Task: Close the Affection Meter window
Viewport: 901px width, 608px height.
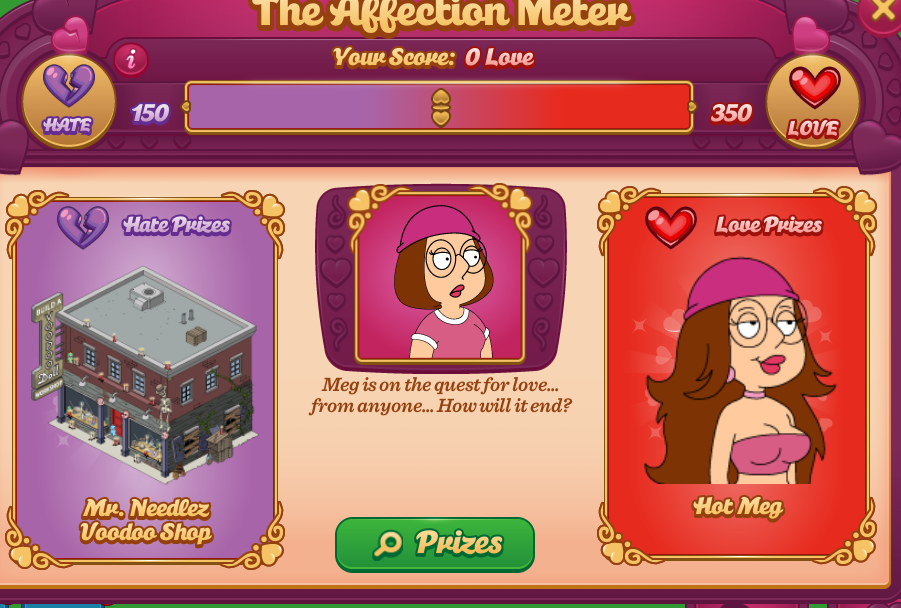Action: point(883,11)
